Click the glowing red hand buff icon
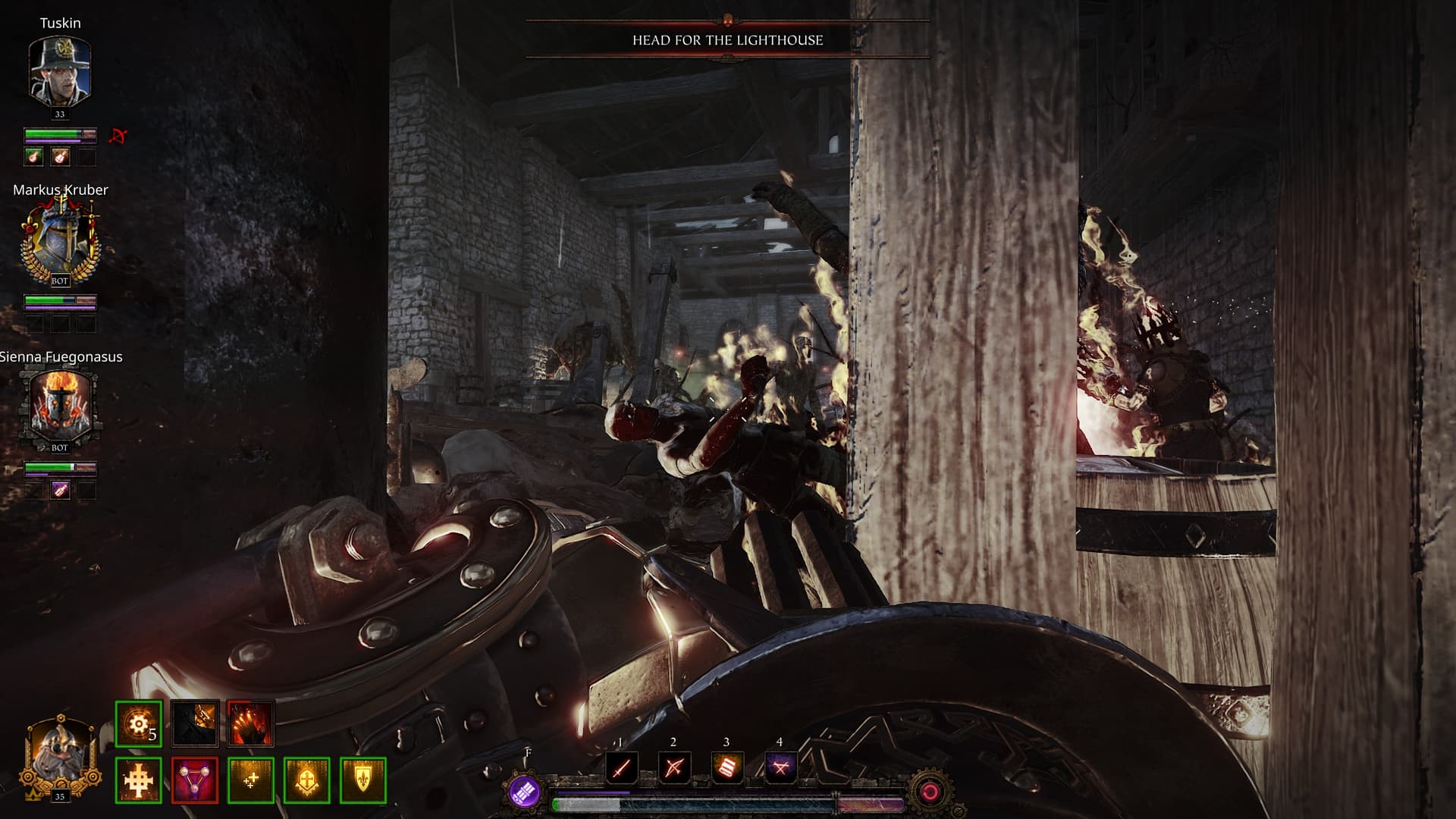 click(250, 723)
